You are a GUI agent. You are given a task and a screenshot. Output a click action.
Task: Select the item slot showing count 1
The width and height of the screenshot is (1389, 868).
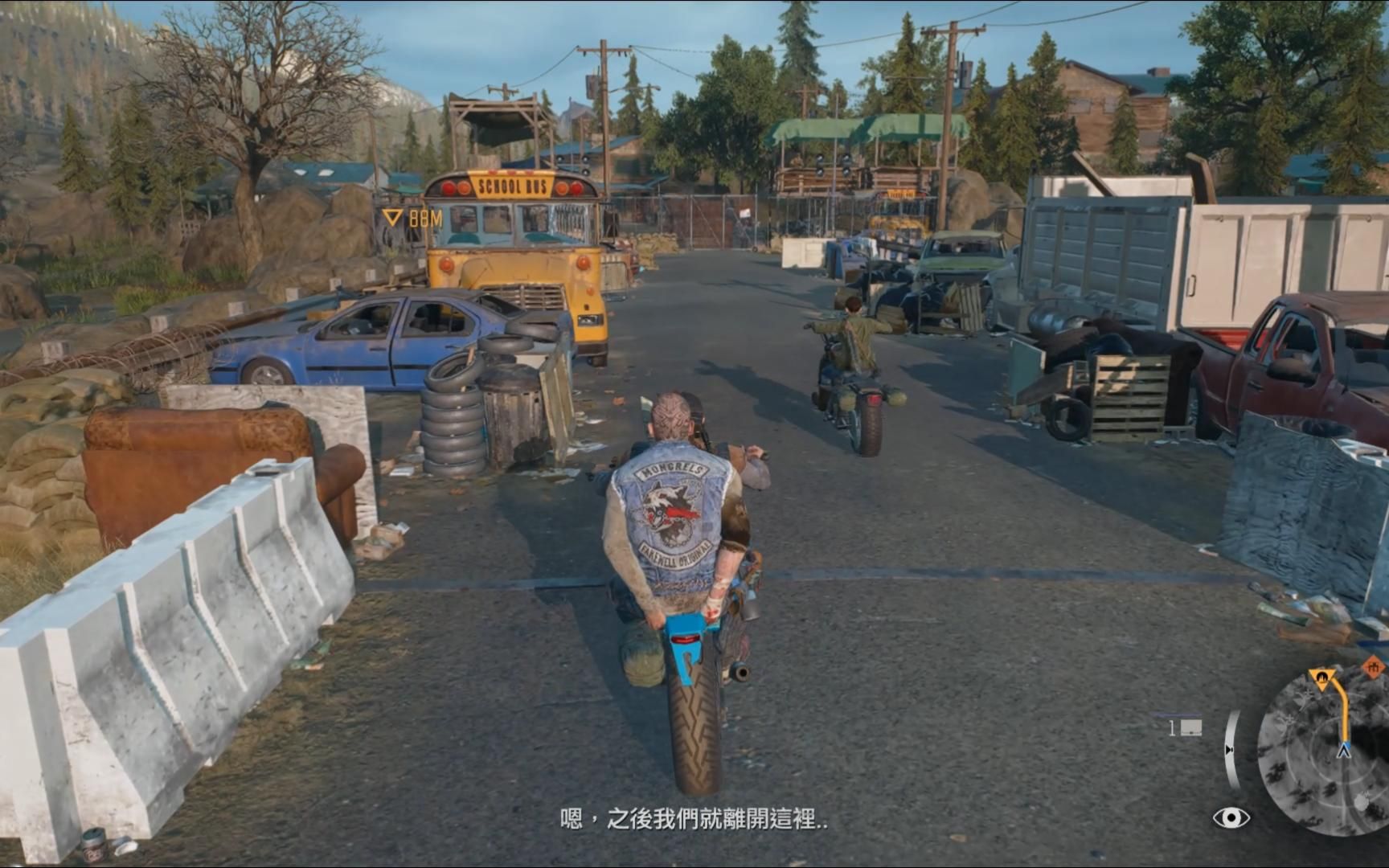point(1185,728)
